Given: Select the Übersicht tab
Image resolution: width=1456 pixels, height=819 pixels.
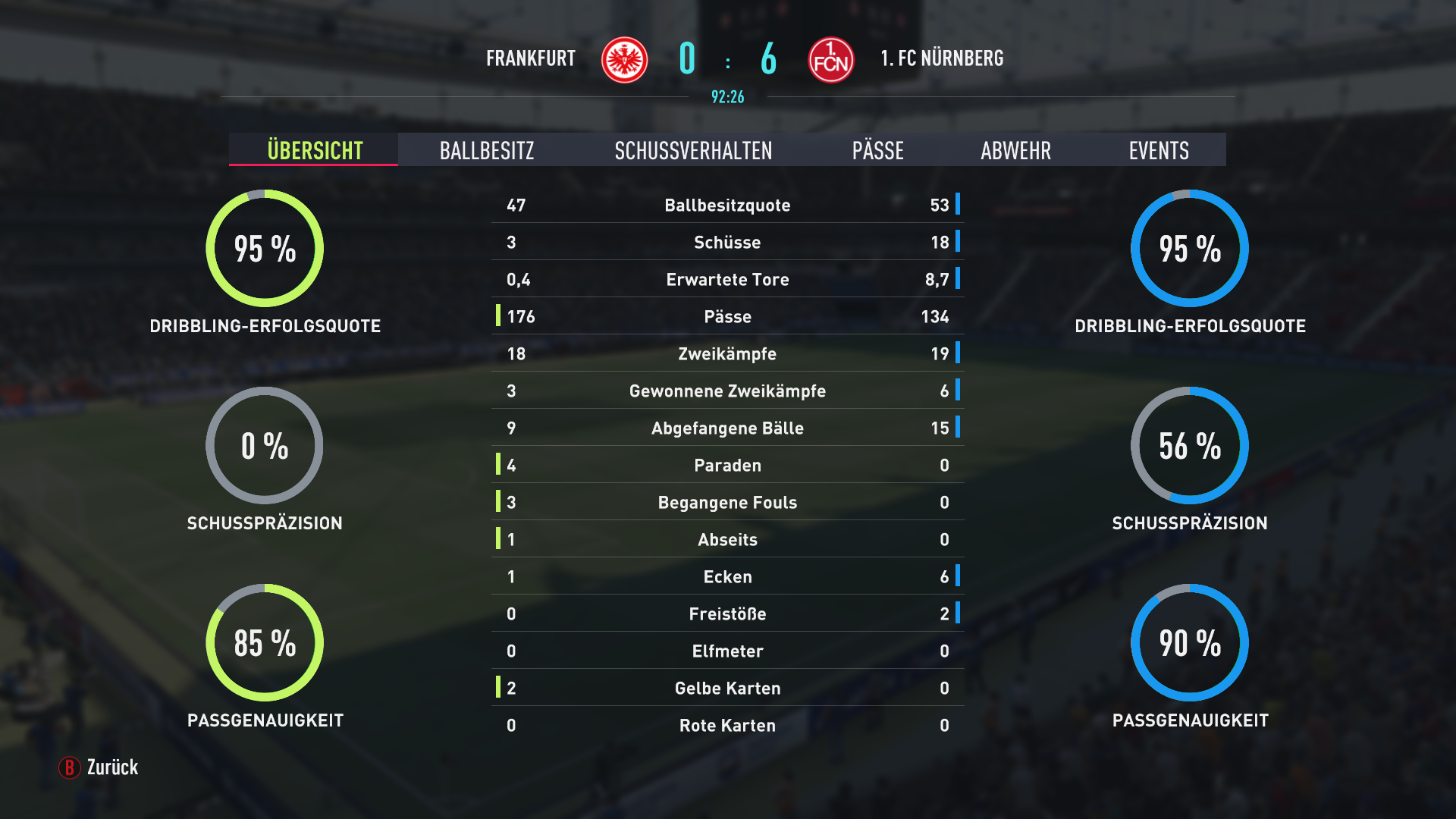Looking at the screenshot, I should tap(315, 150).
